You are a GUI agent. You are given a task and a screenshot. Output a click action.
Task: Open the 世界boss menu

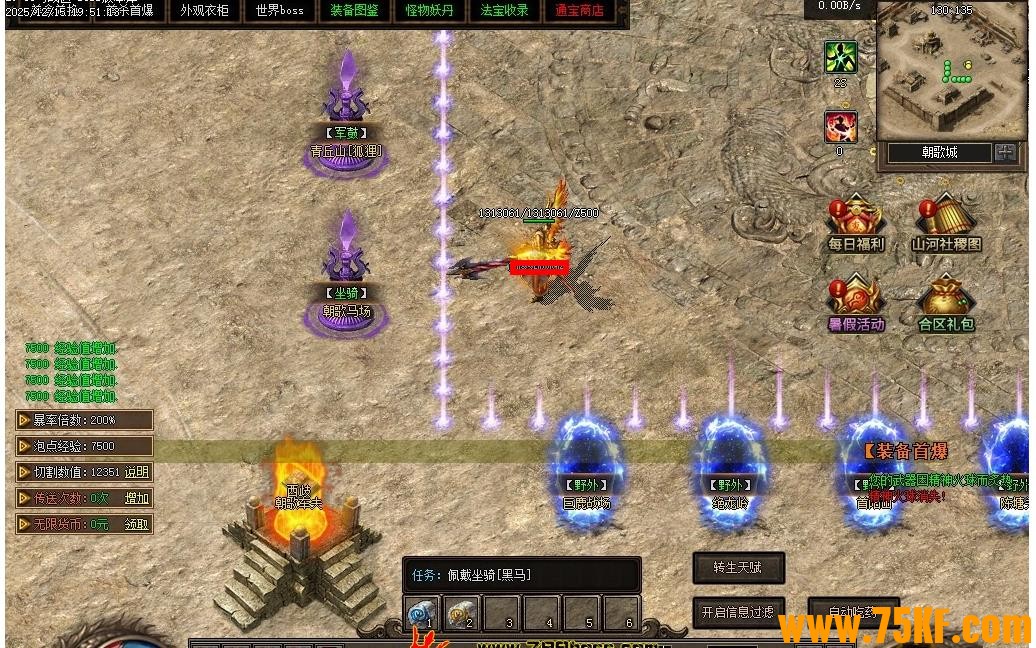(279, 11)
